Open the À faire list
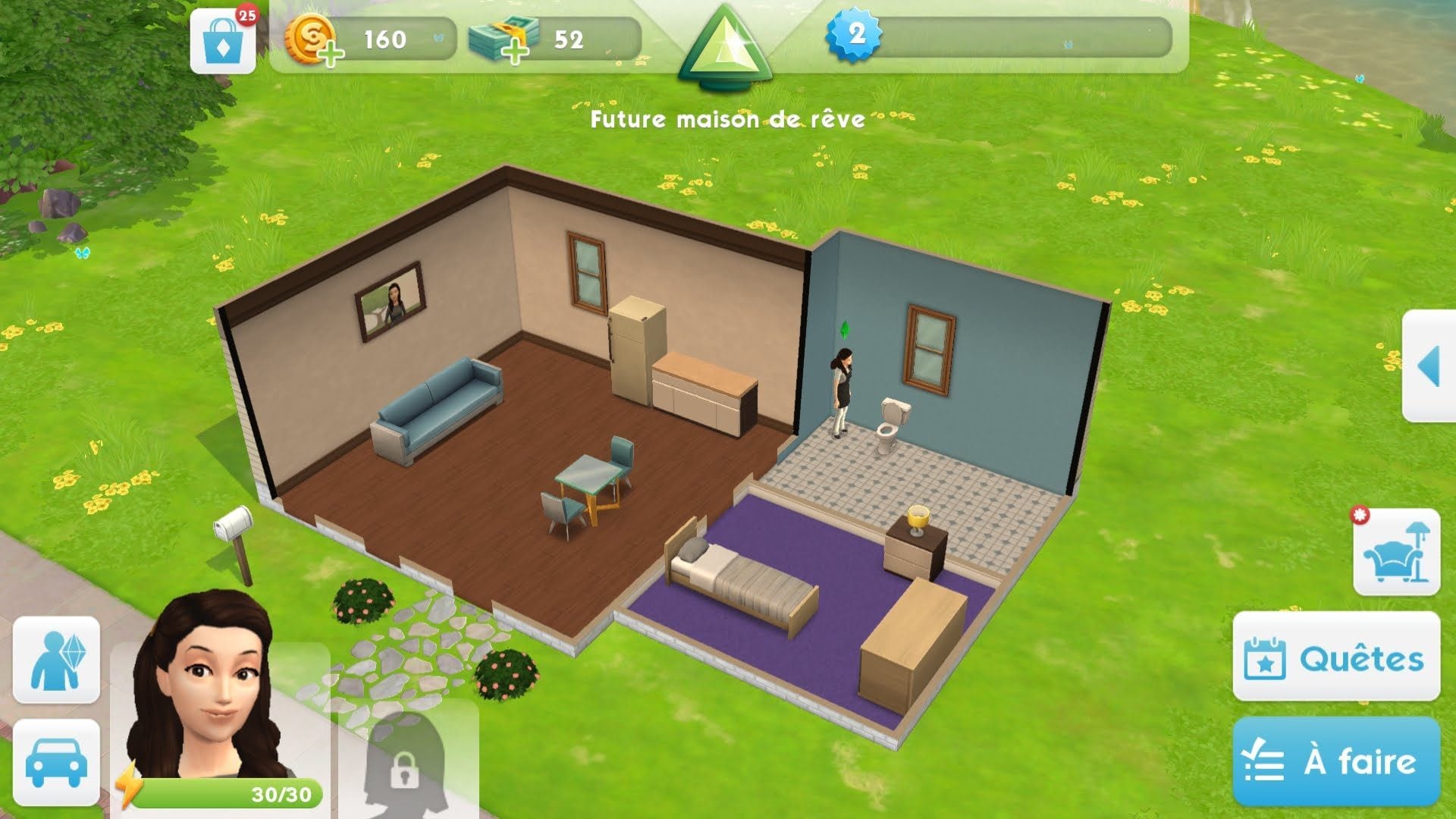The image size is (1456, 819). point(1336,761)
